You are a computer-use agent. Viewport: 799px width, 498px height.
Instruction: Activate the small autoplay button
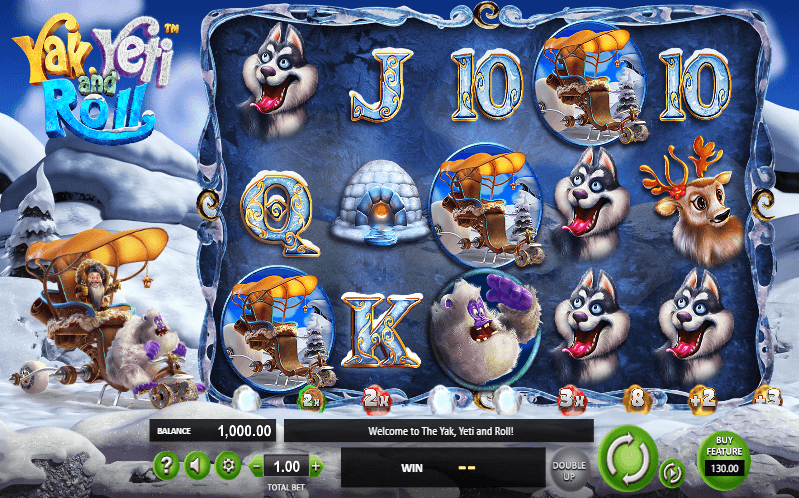[x=673, y=471]
